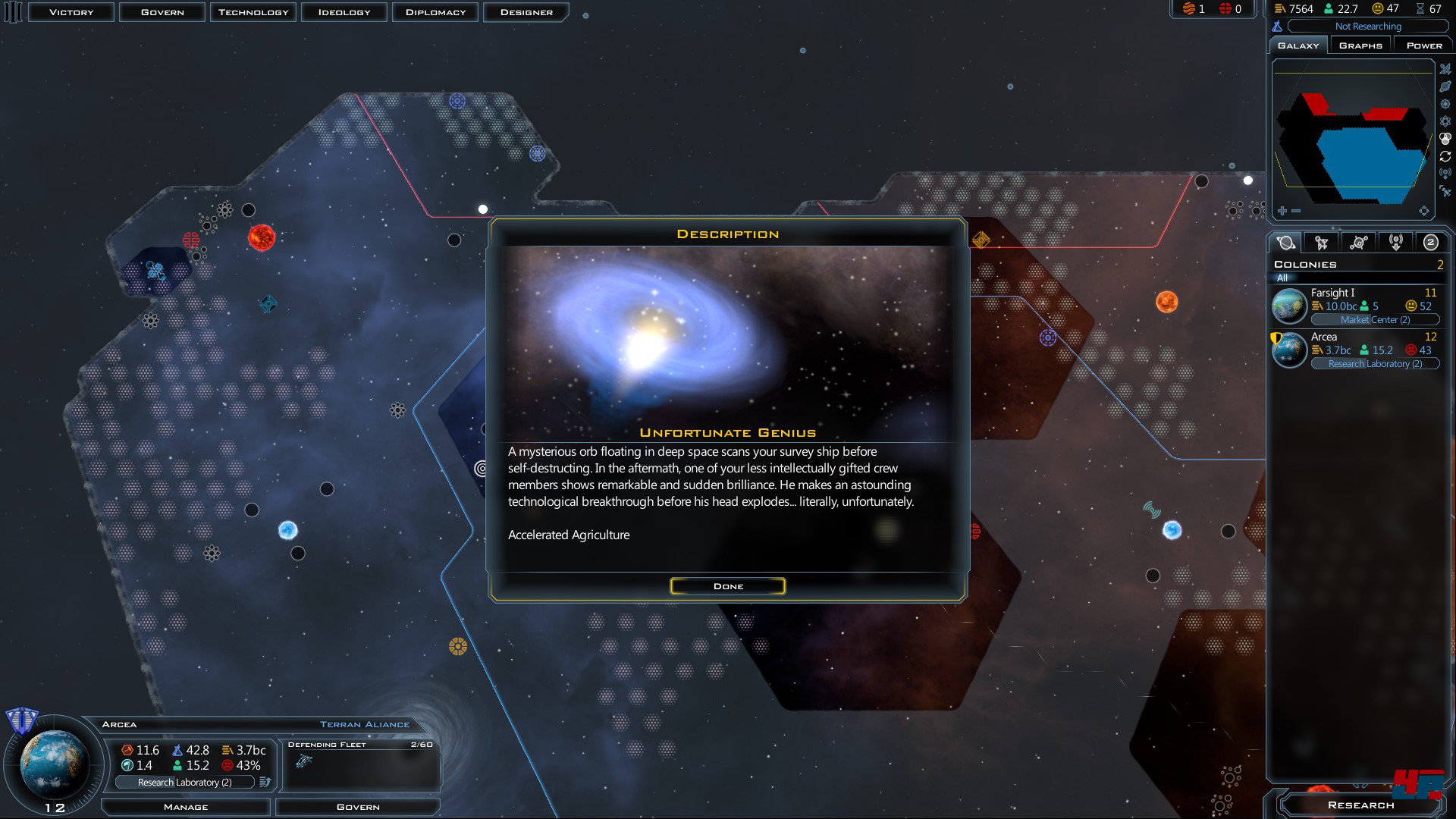Viewport: 1456px width, 819px height.
Task: Open the ship Designer
Action: click(x=526, y=12)
